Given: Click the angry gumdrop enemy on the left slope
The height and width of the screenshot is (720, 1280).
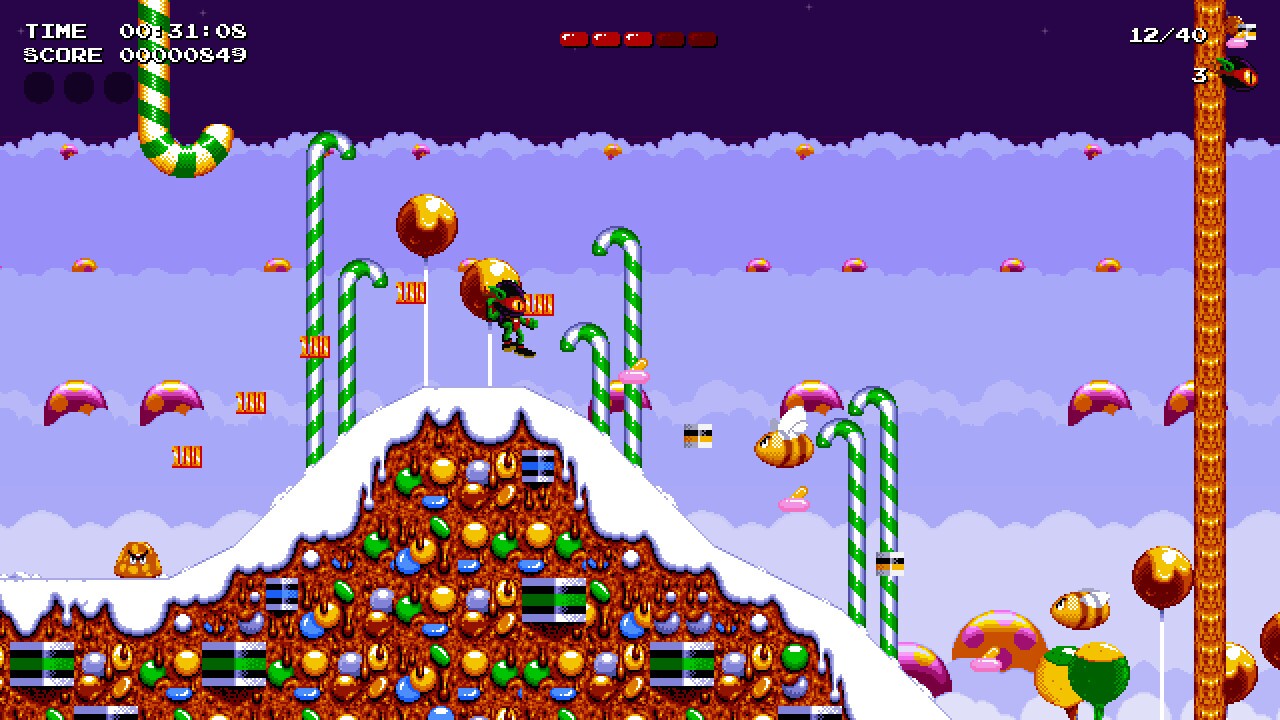Looking at the screenshot, I should tap(137, 557).
